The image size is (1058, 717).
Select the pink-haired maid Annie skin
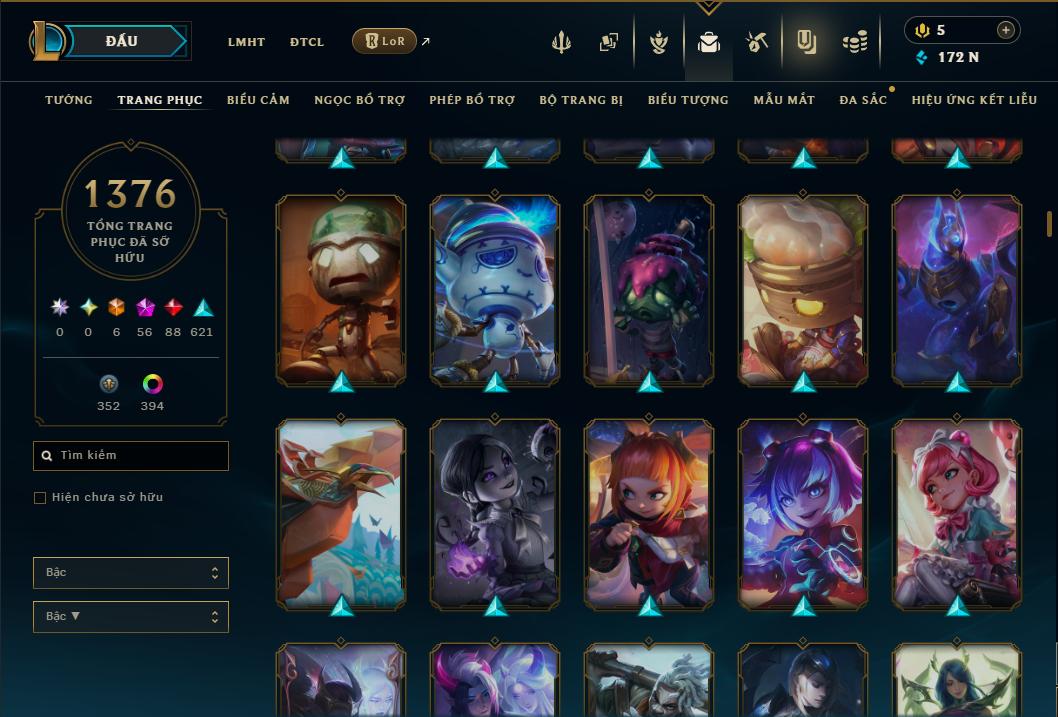pos(957,514)
